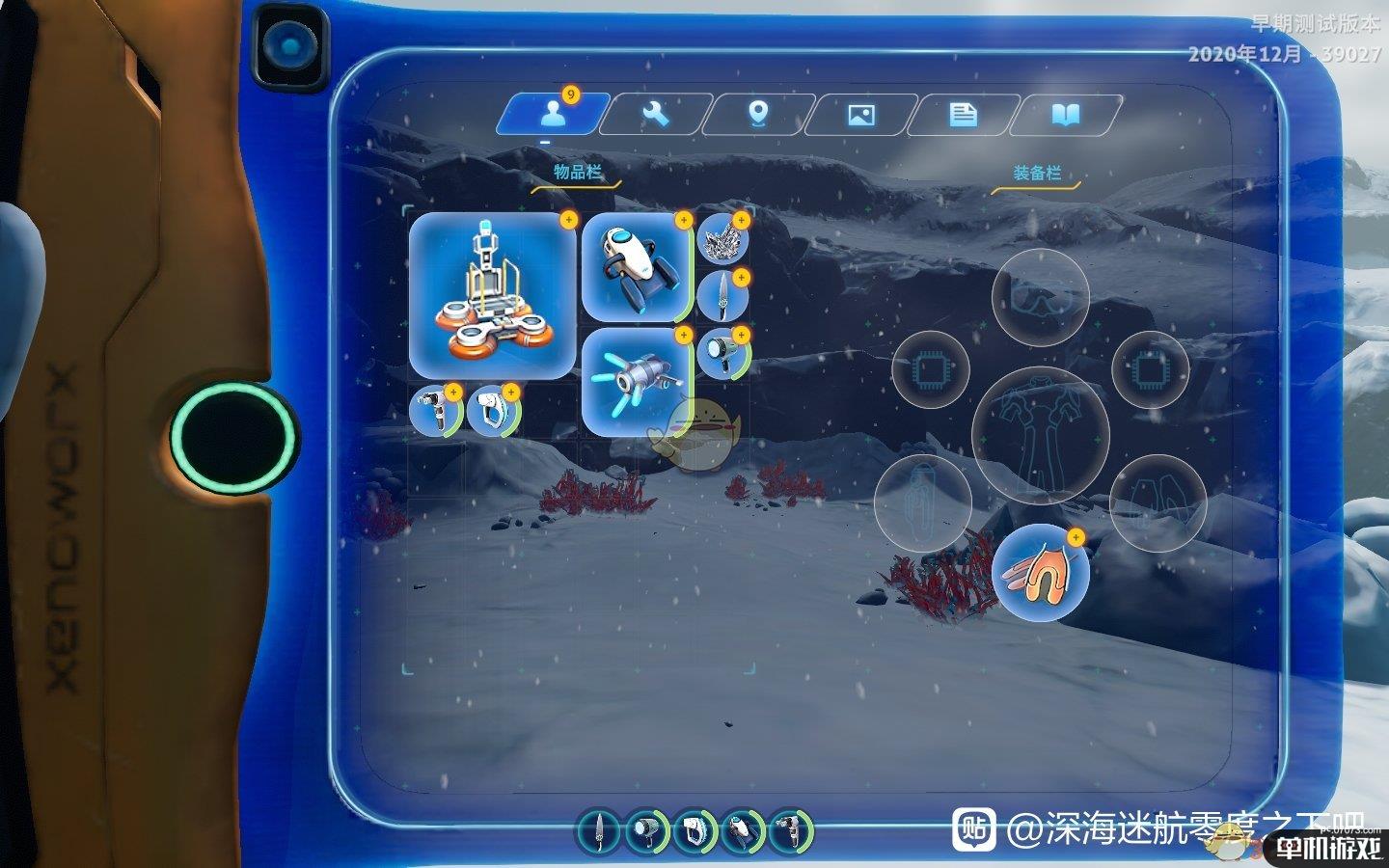The image size is (1389, 868).
Task: Click the equipped fins slot
Action: [x=1041, y=573]
